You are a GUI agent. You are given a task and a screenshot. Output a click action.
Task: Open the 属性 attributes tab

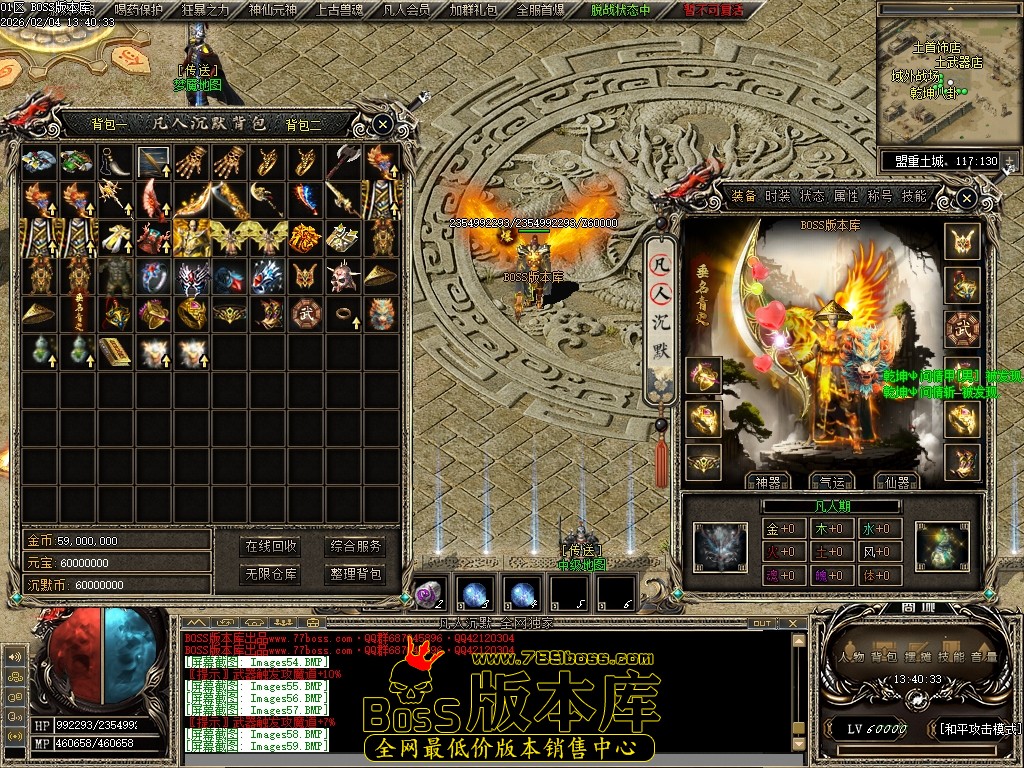point(846,196)
